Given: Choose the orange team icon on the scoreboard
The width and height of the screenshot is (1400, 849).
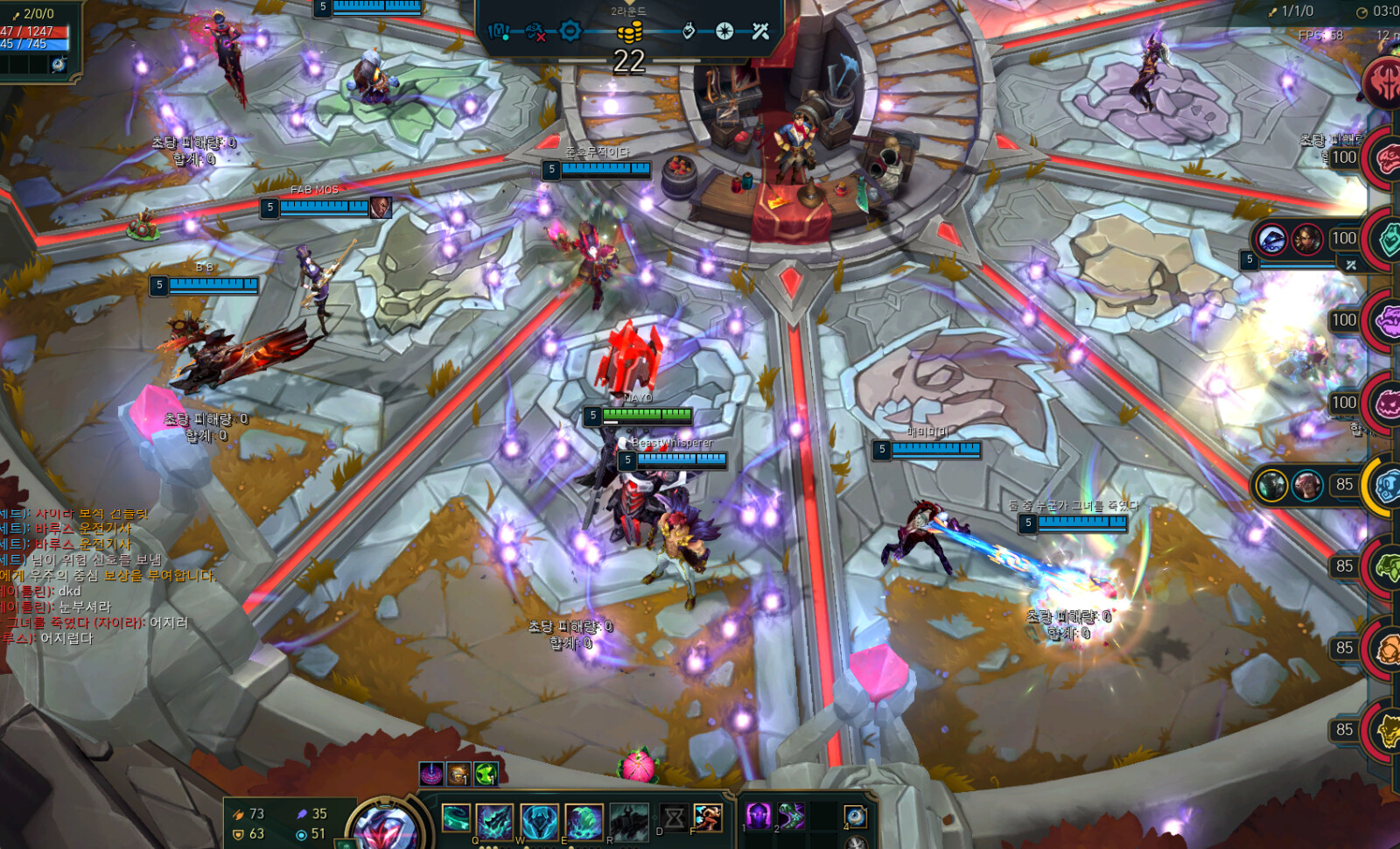Looking at the screenshot, I should (1386, 649).
